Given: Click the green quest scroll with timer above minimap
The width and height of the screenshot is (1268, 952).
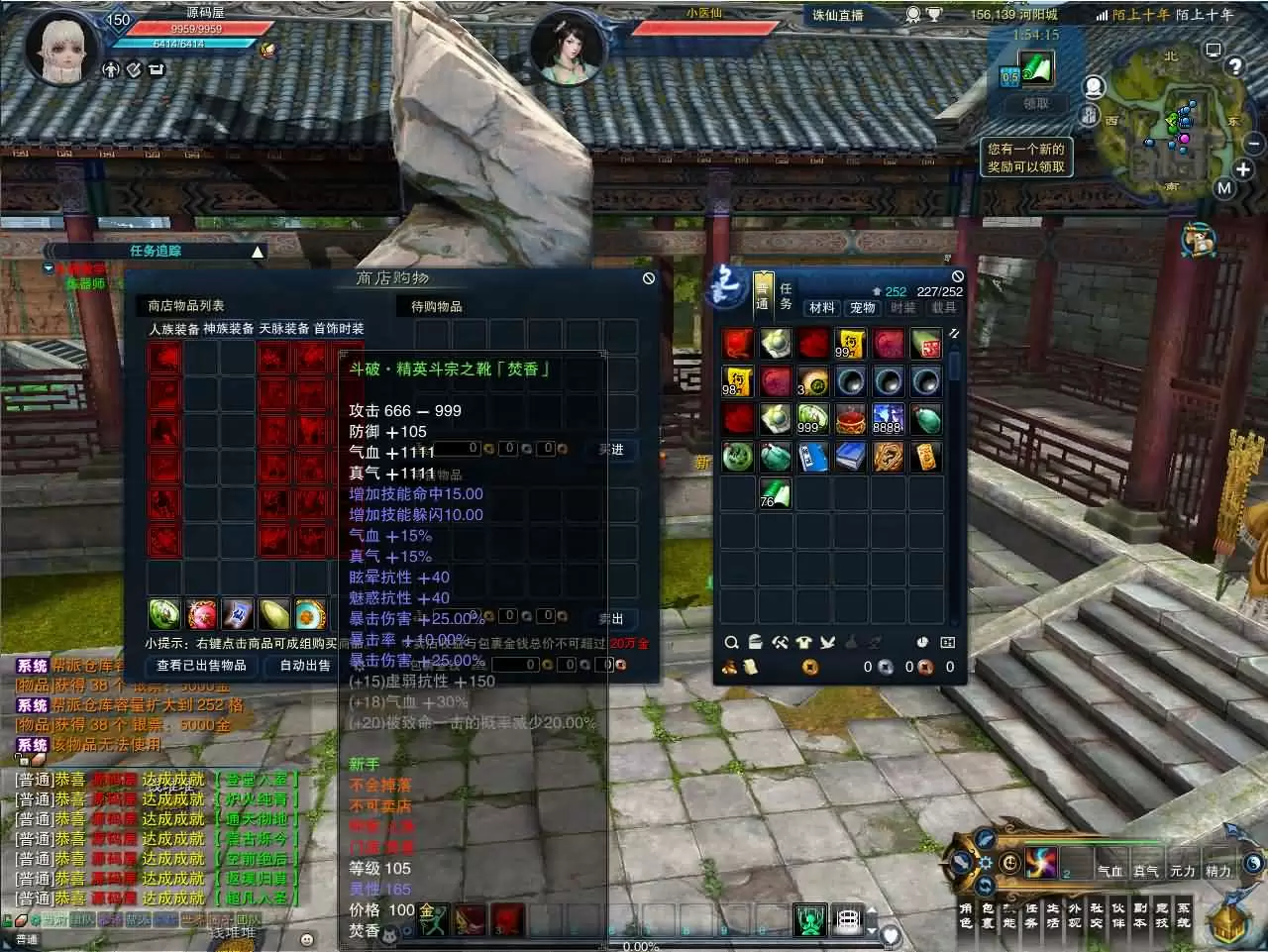Looking at the screenshot, I should click(x=1036, y=69).
